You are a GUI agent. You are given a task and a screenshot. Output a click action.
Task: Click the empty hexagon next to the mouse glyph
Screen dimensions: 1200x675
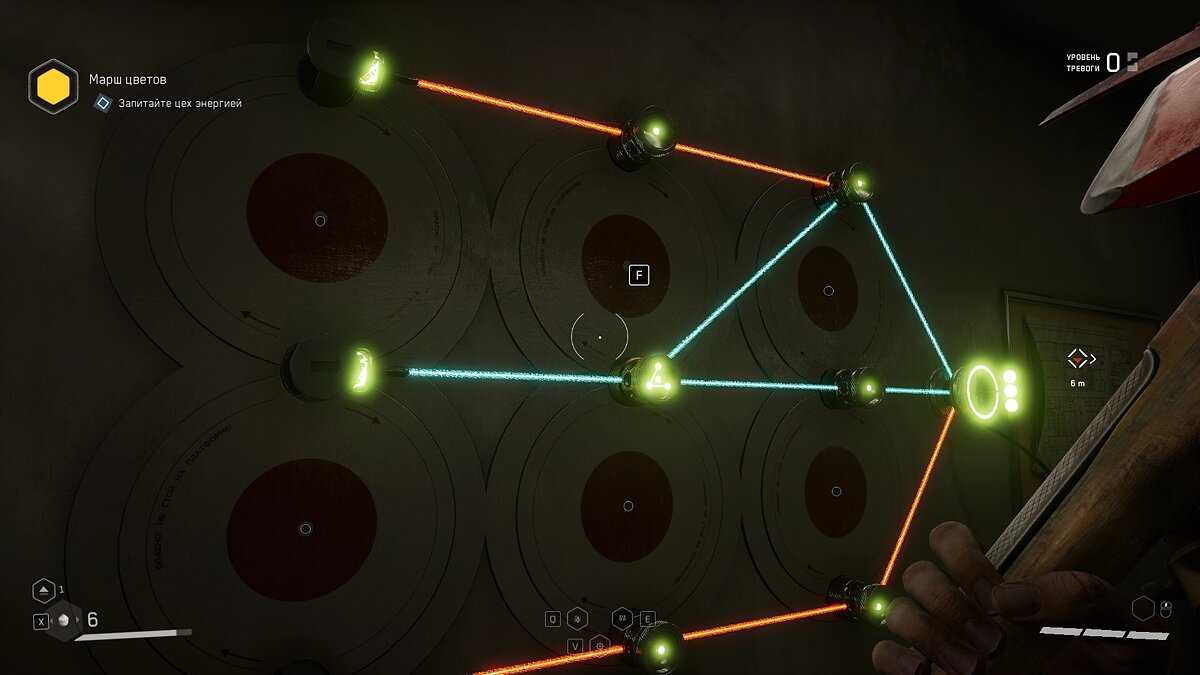(1143, 608)
